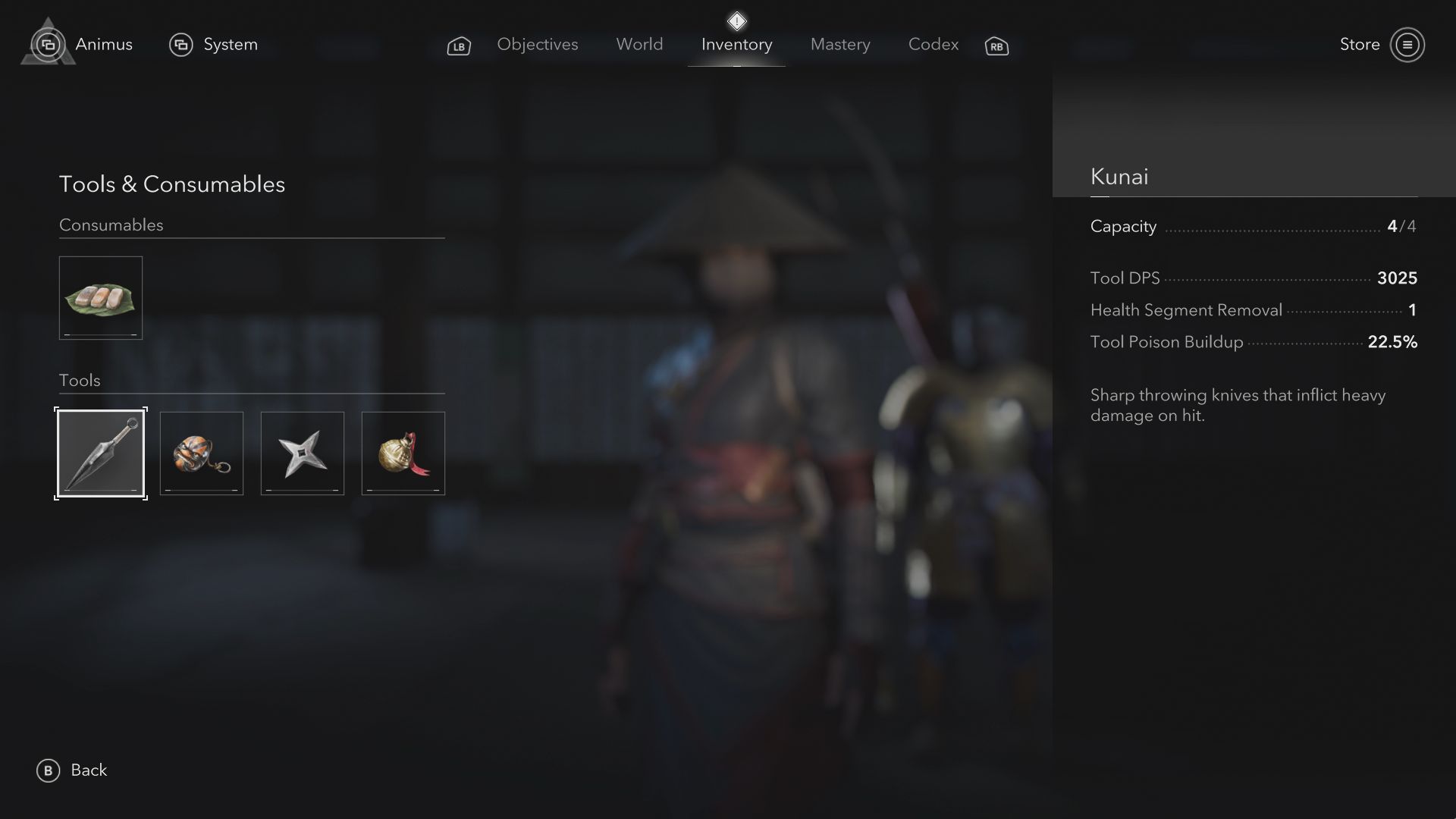Screen dimensions: 1456x819
Task: Click the Kunai Capacity 4/4 row
Action: tap(1253, 226)
